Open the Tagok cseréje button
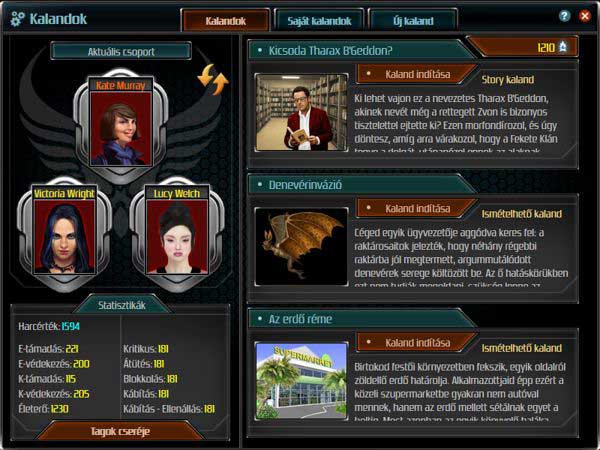Screen dimensions: 600x450 tap(121, 431)
